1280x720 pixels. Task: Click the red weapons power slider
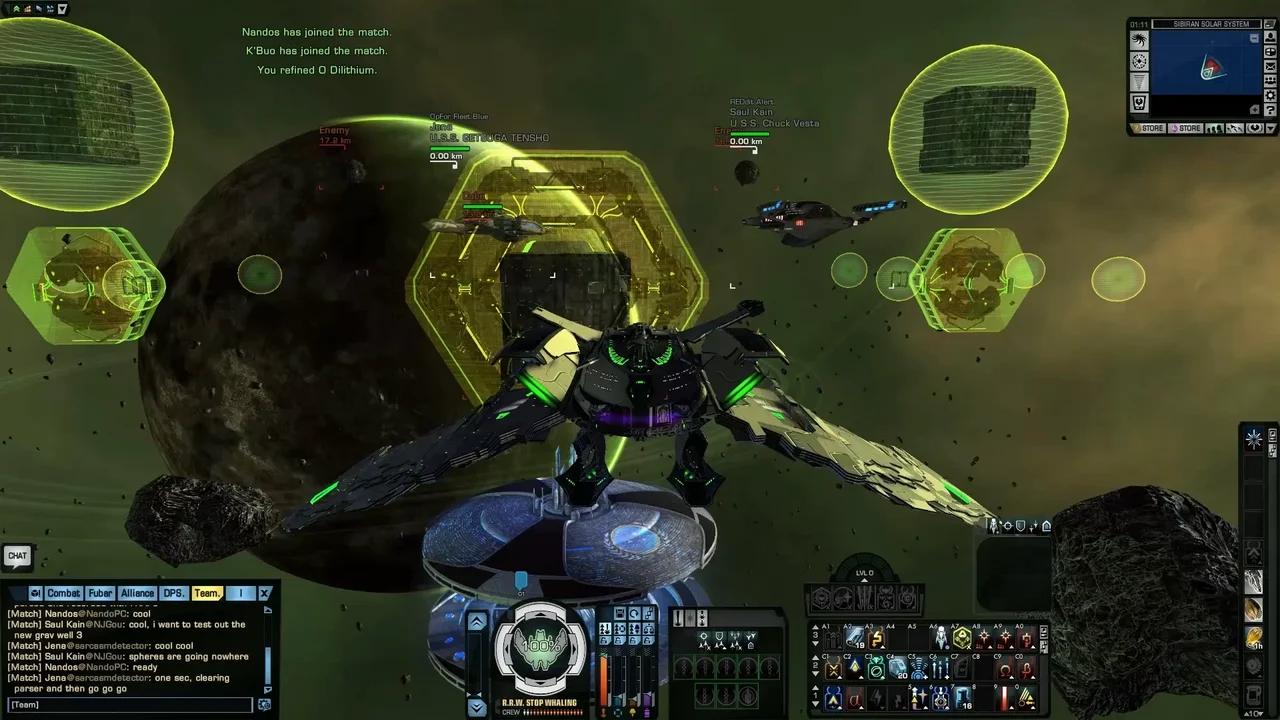click(603, 680)
